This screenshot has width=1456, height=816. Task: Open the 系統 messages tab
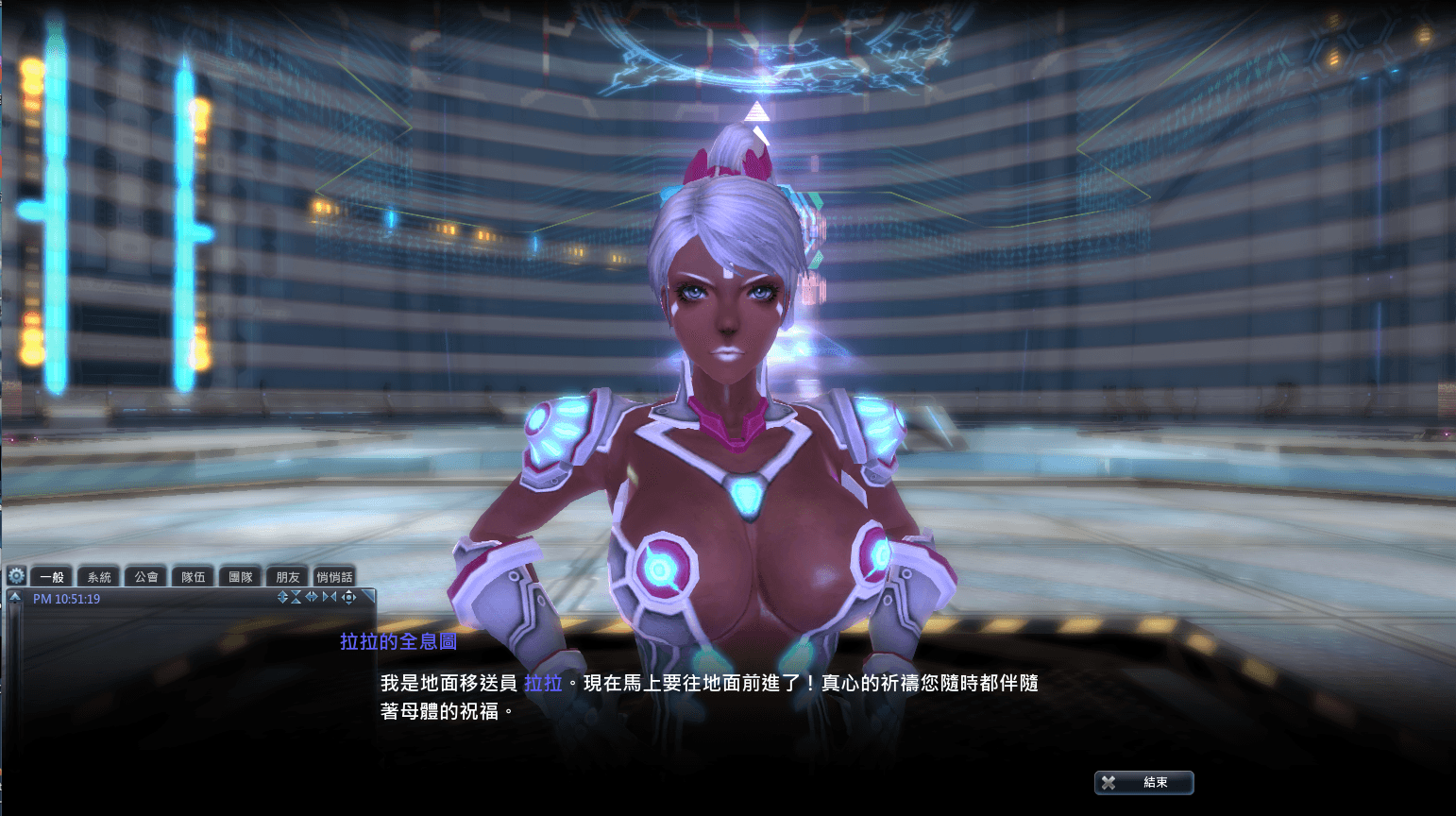[98, 576]
